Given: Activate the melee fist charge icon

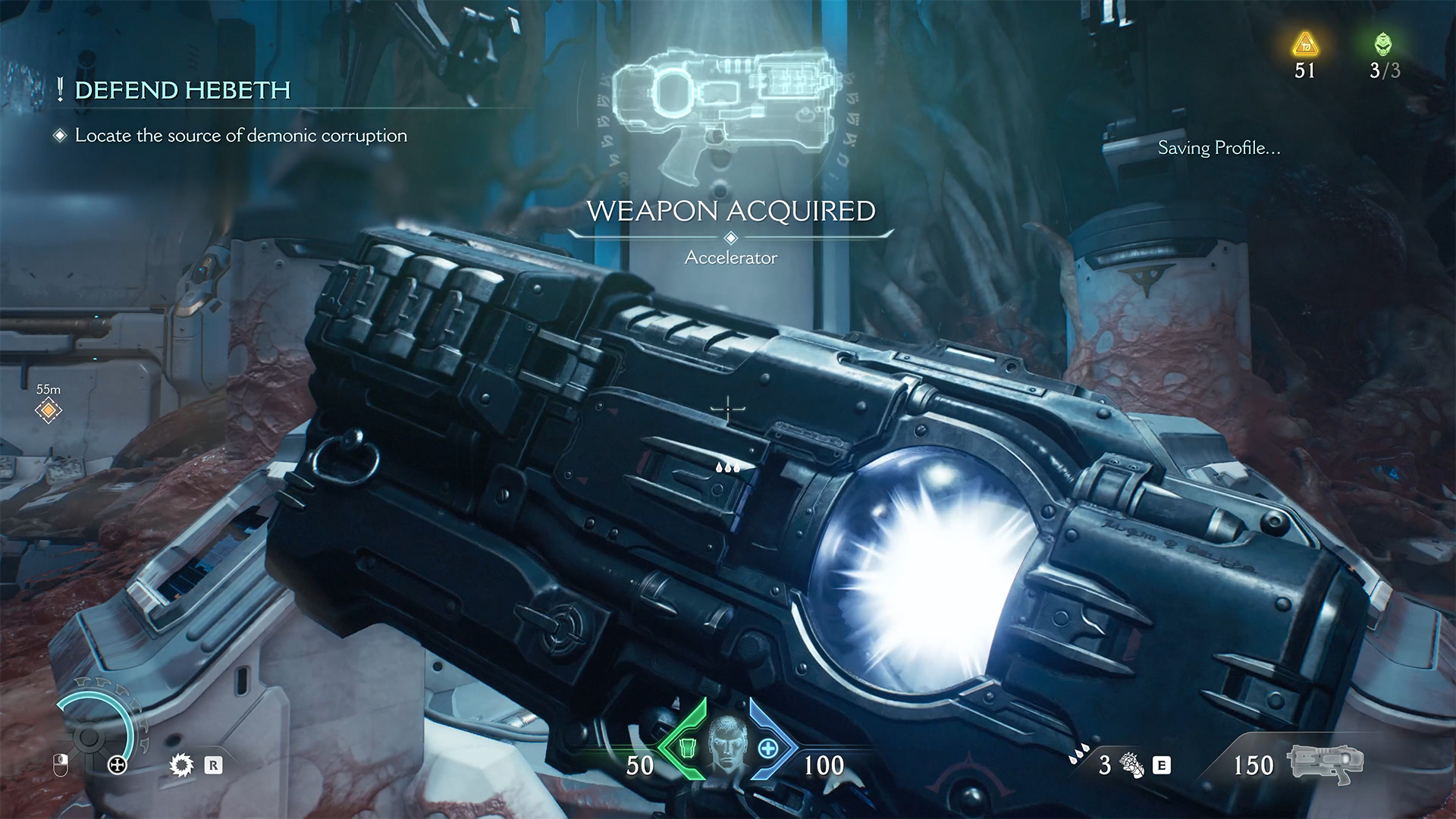Looking at the screenshot, I should 1132,765.
